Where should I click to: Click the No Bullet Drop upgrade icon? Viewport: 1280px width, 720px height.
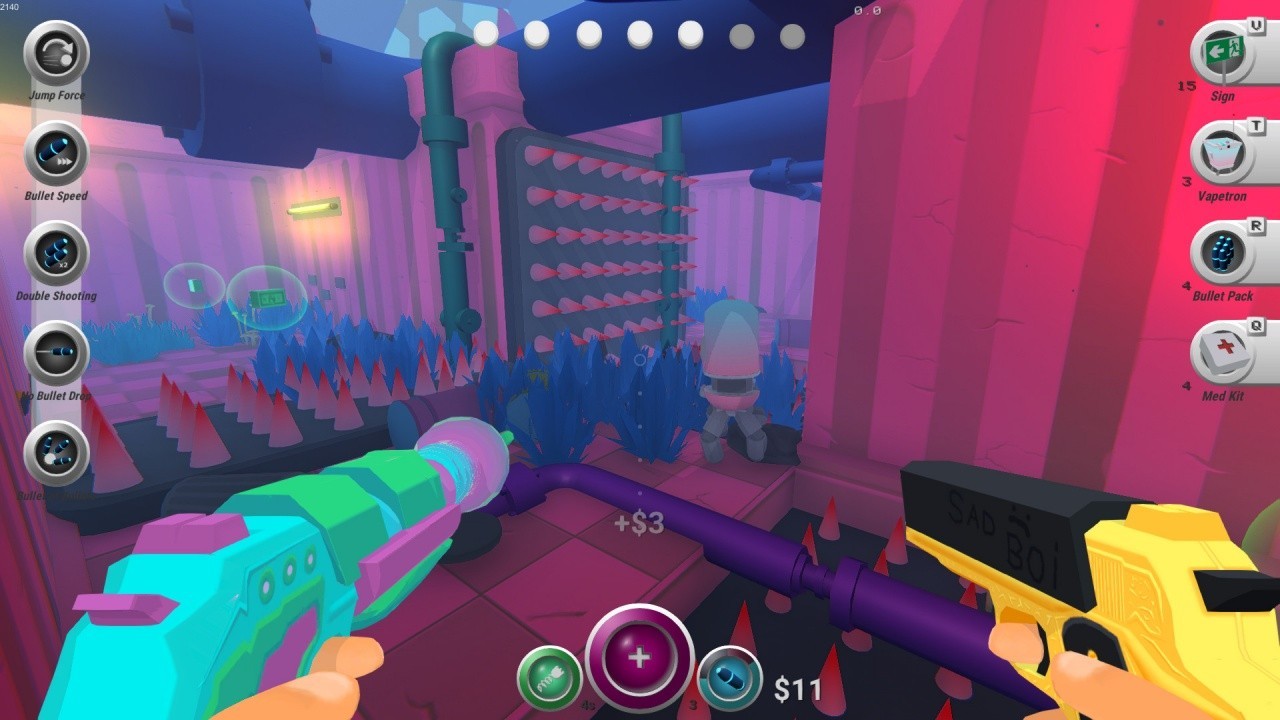coord(57,353)
